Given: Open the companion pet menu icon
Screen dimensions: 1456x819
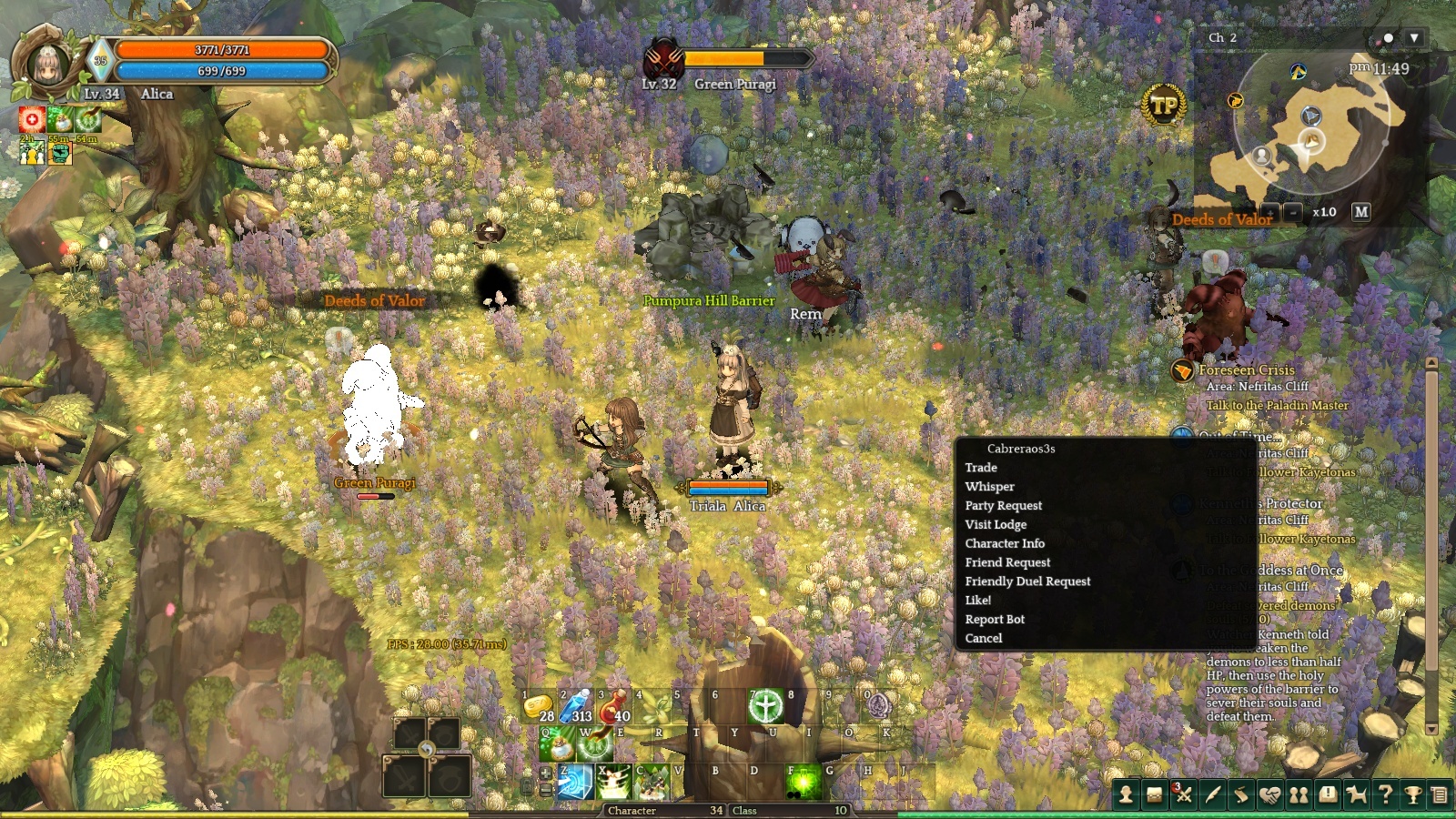Looking at the screenshot, I should pos(1356,795).
